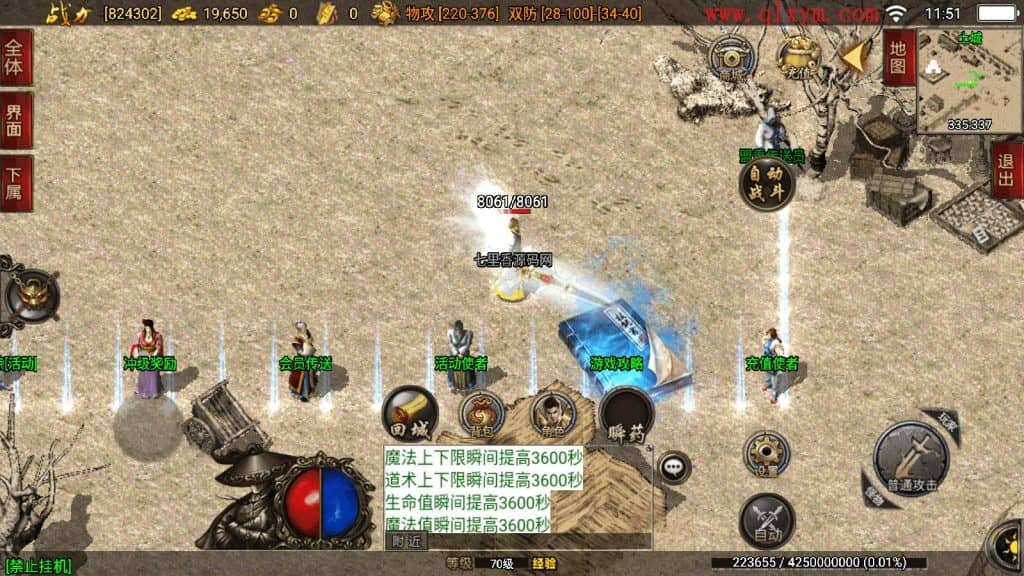
Task: Open the 商城 shop icon
Action: (x=731, y=56)
